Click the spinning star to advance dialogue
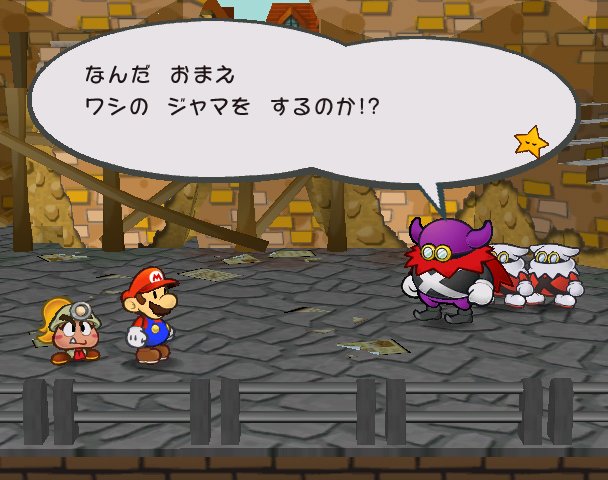The width and height of the screenshot is (608, 480). pyautogui.click(x=531, y=142)
